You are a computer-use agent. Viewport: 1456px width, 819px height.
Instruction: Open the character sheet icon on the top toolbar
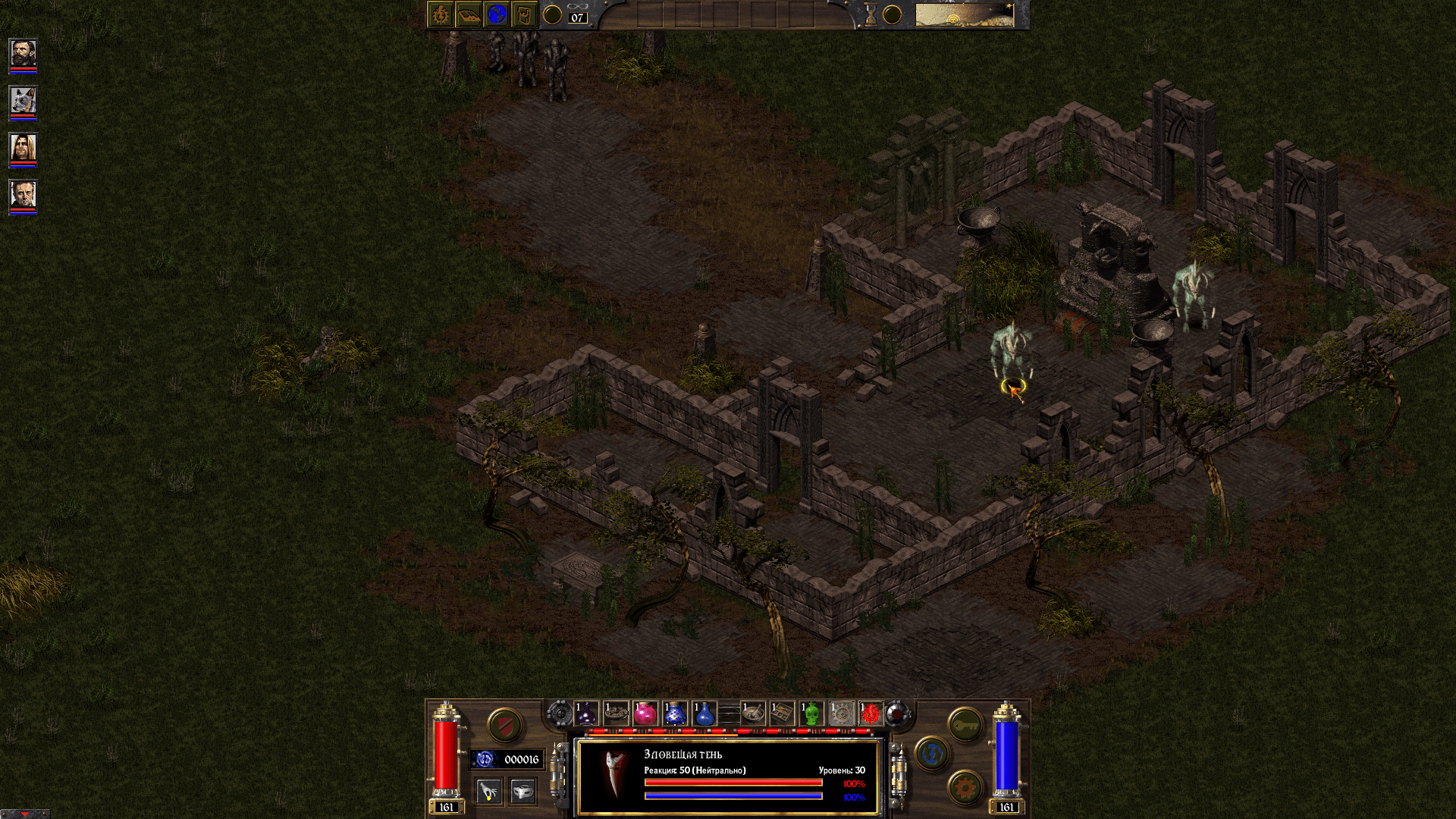point(441,14)
